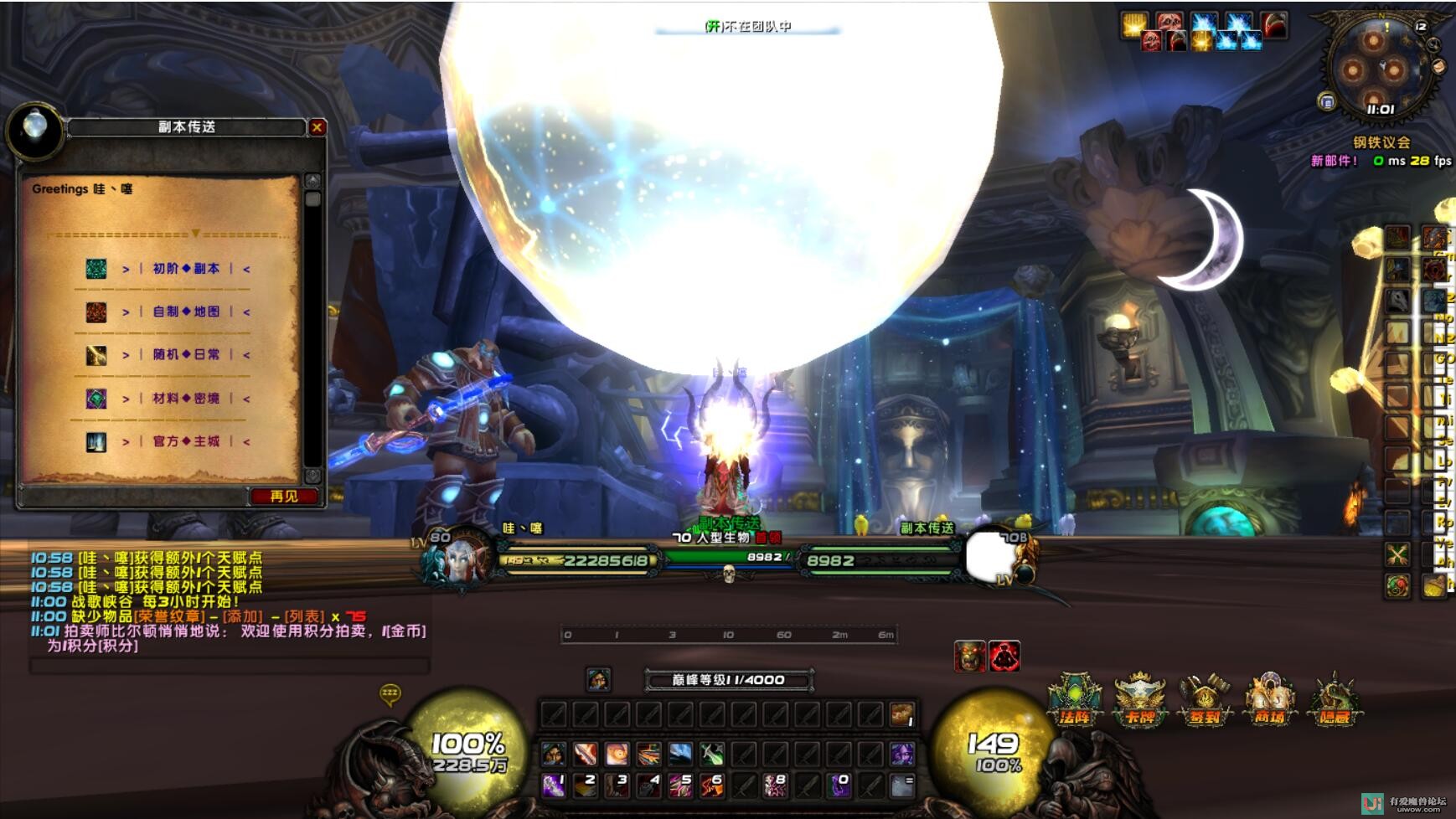Select the 自制◆地图 option
This screenshot has width=1456, height=819.
click(185, 312)
